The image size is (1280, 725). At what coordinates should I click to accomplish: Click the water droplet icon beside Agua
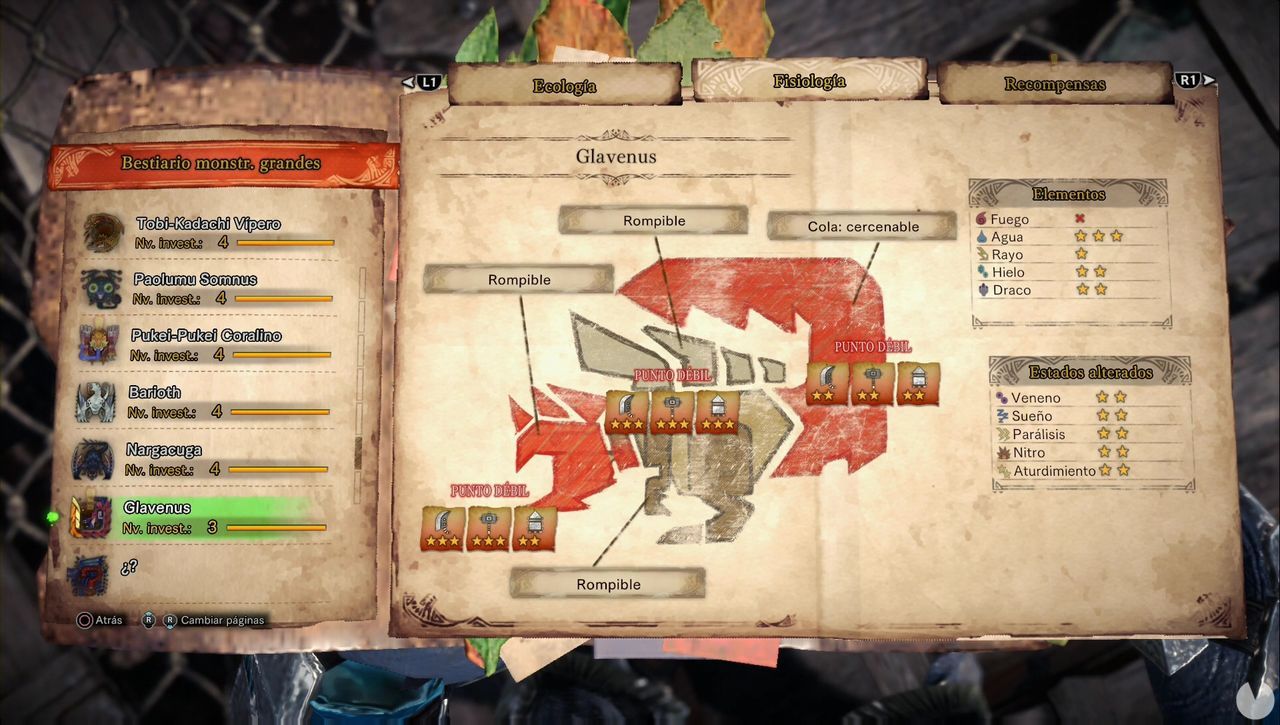pyautogui.click(x=982, y=237)
